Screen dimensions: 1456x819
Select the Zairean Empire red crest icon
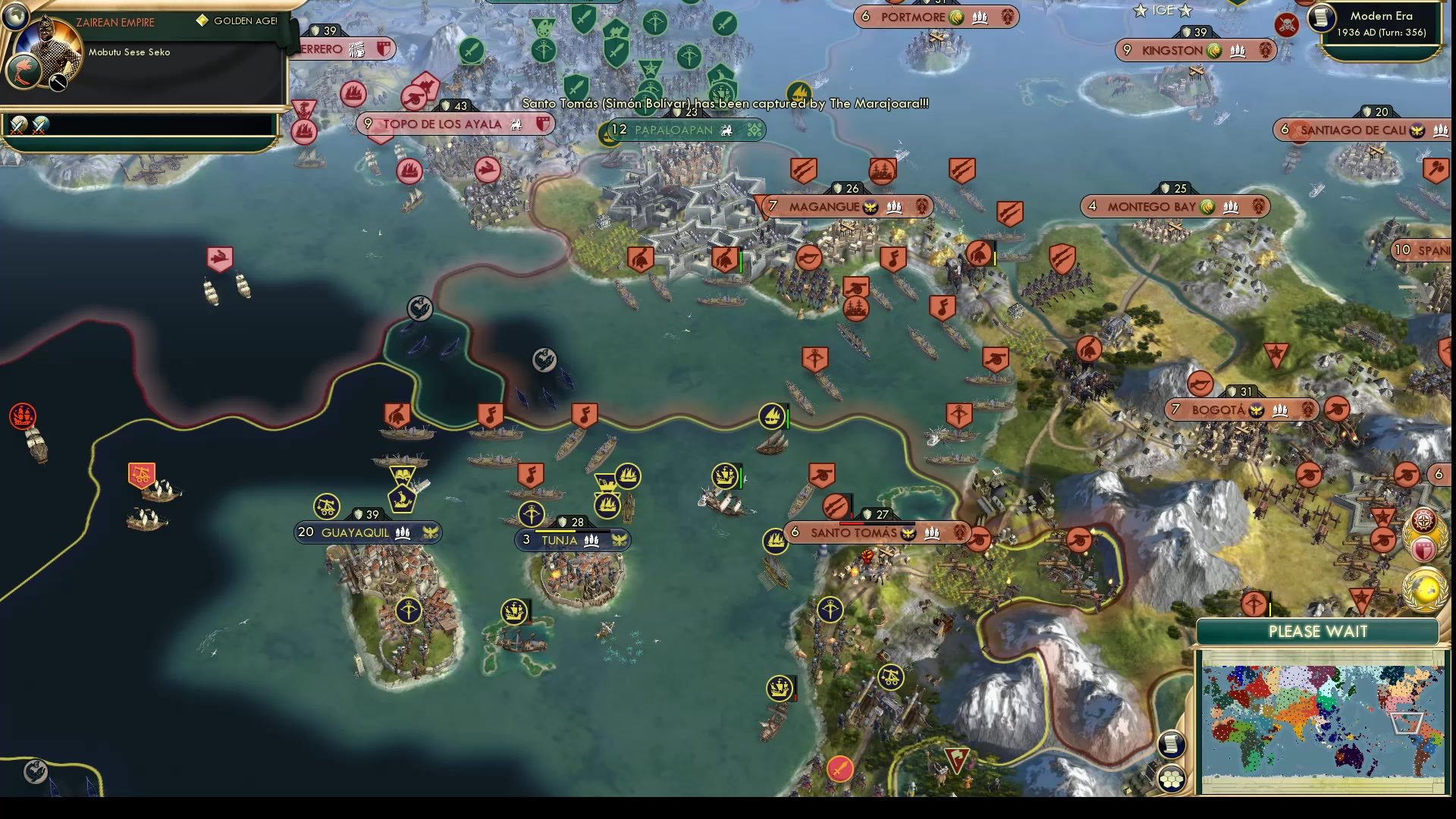pyautogui.click(x=24, y=71)
